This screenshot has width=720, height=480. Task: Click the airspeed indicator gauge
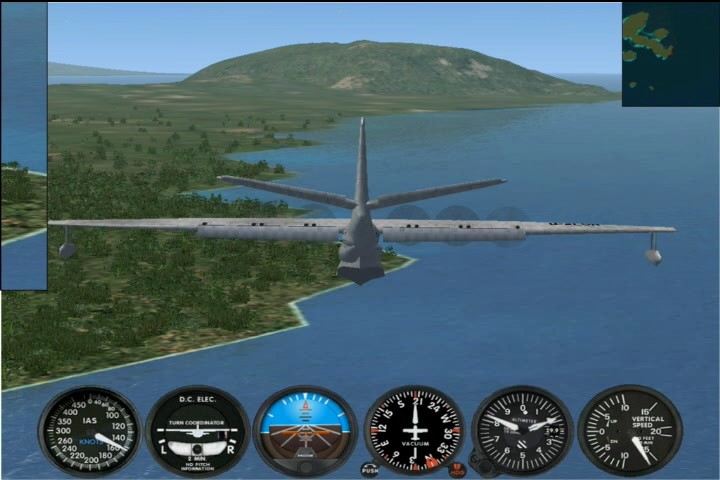90,431
